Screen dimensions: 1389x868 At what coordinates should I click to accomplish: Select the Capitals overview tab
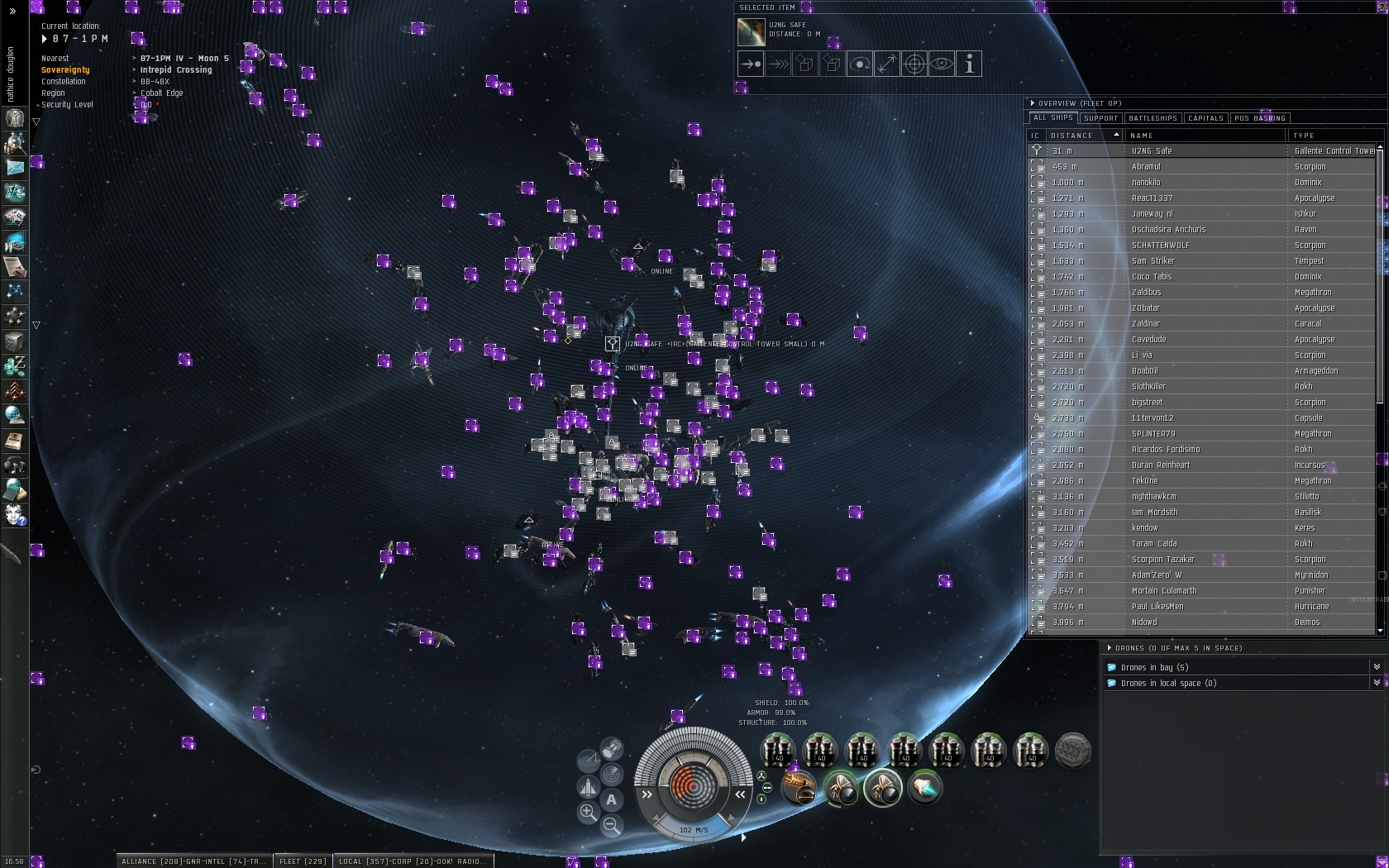1205,118
